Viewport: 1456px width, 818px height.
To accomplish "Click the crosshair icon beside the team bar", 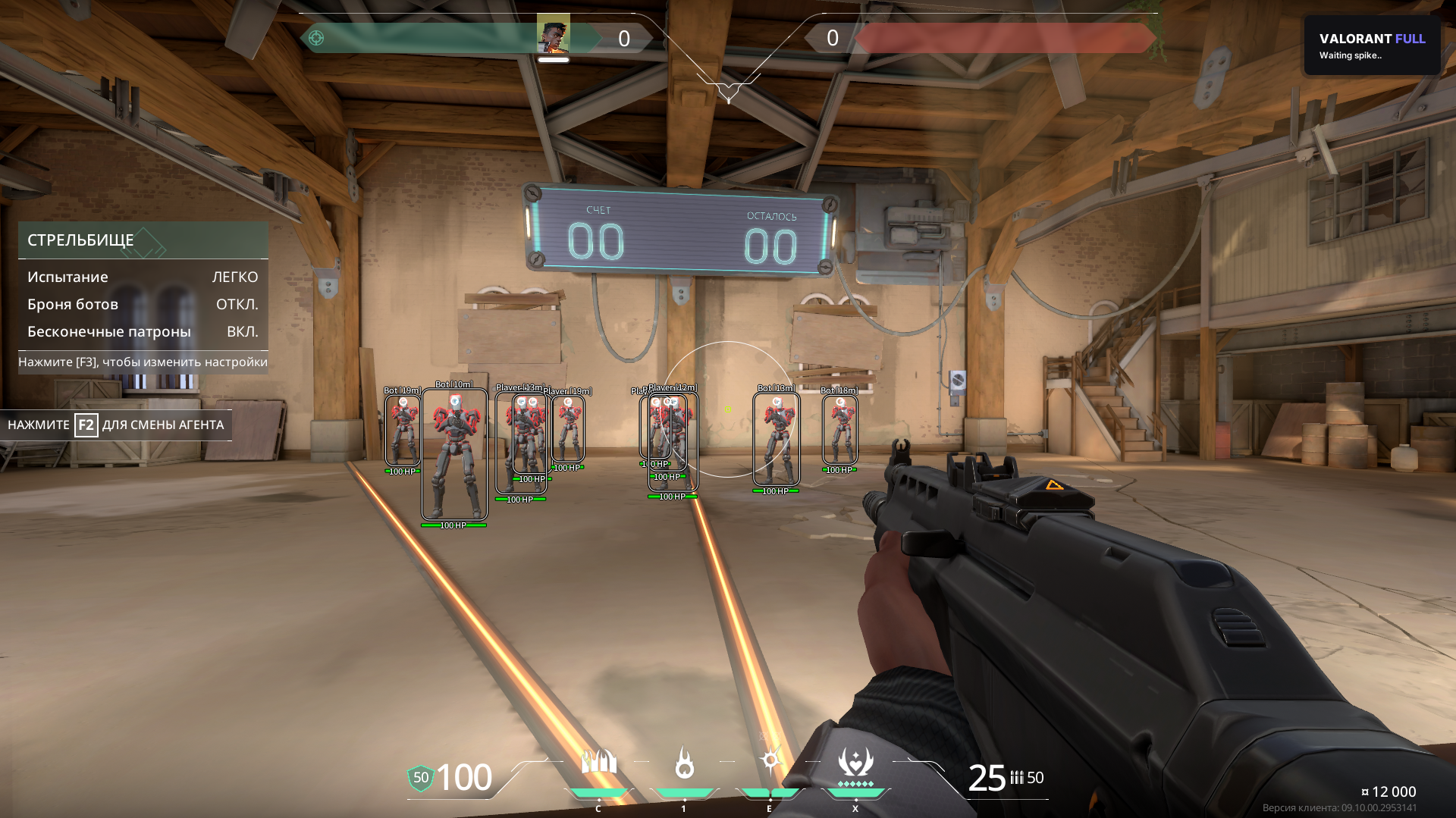I will [x=316, y=38].
